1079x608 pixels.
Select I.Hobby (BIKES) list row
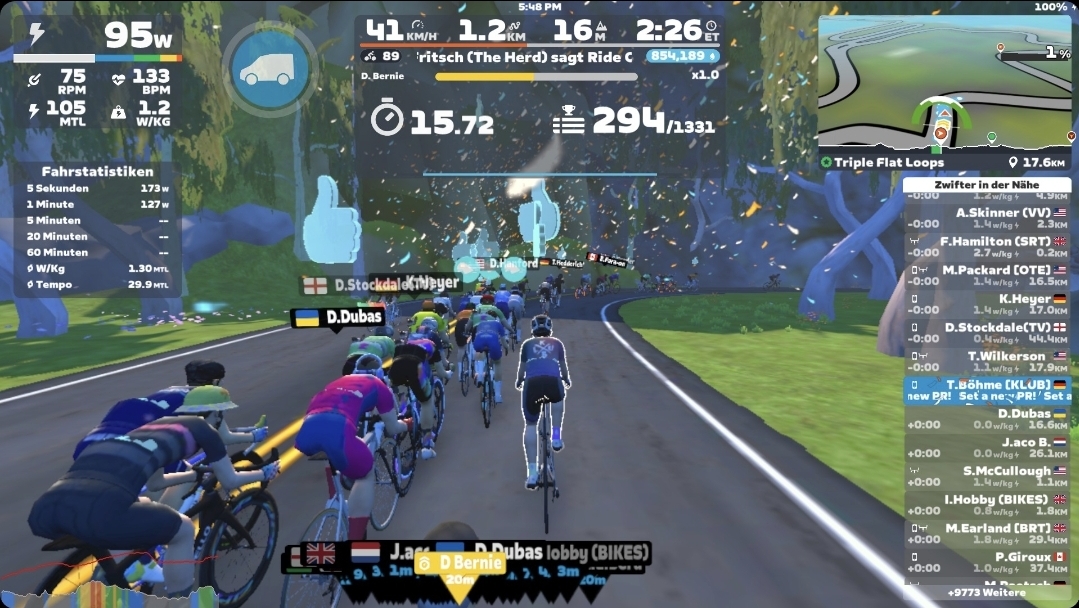986,505
